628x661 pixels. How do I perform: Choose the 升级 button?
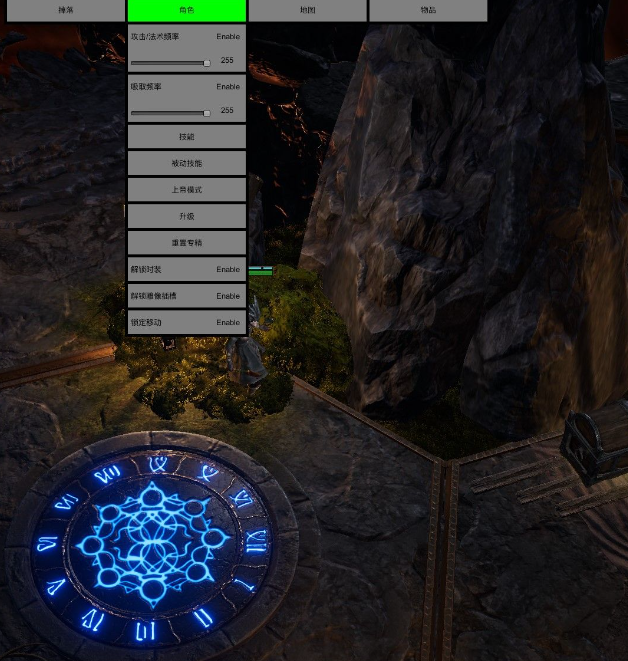pos(186,216)
